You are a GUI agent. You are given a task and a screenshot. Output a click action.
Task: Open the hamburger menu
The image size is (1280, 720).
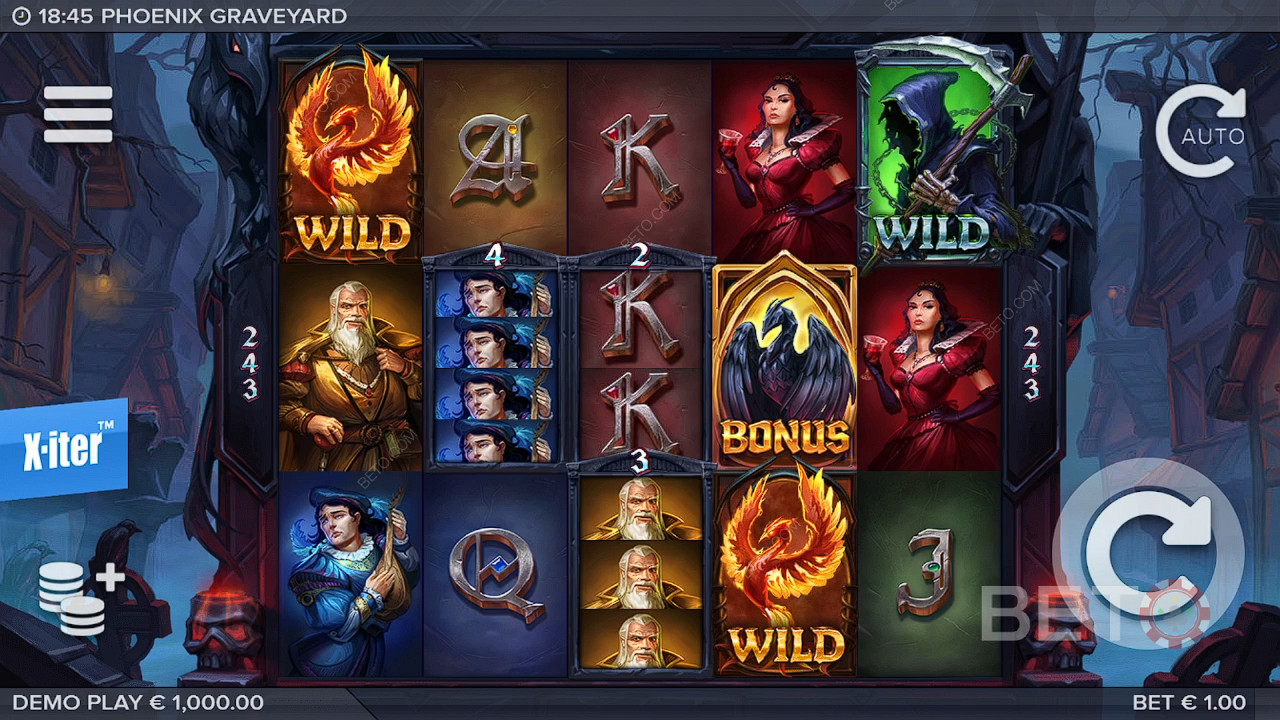coord(78,114)
